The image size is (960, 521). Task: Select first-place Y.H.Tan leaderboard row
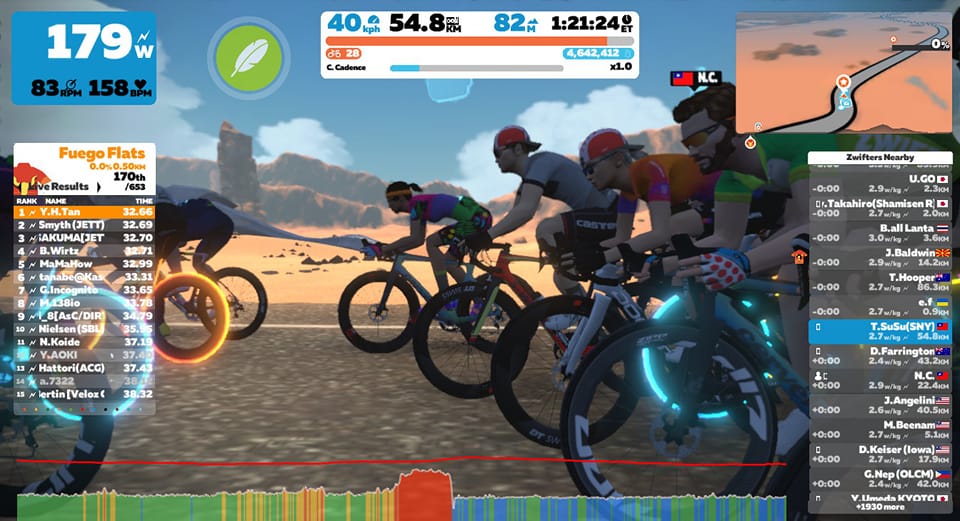coord(84,212)
